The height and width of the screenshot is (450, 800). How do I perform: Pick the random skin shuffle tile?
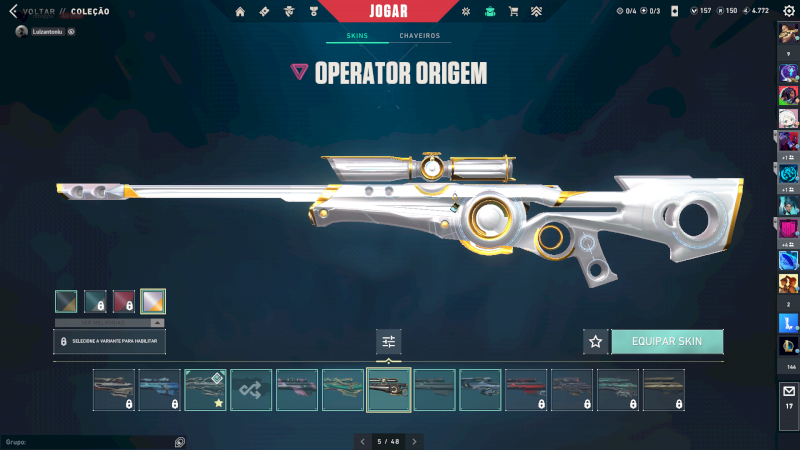[x=251, y=390]
